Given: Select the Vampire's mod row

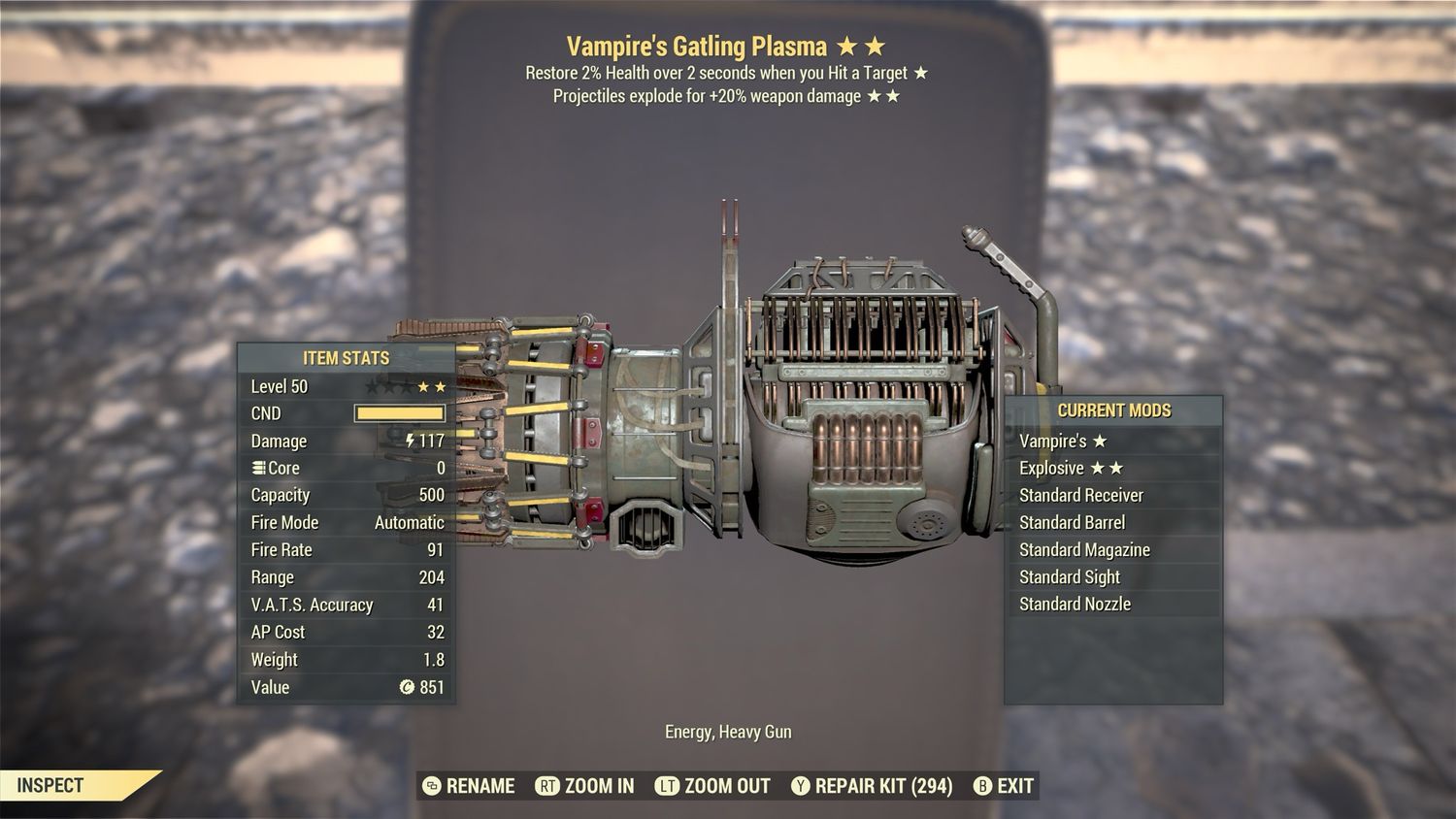Looking at the screenshot, I should (1112, 441).
